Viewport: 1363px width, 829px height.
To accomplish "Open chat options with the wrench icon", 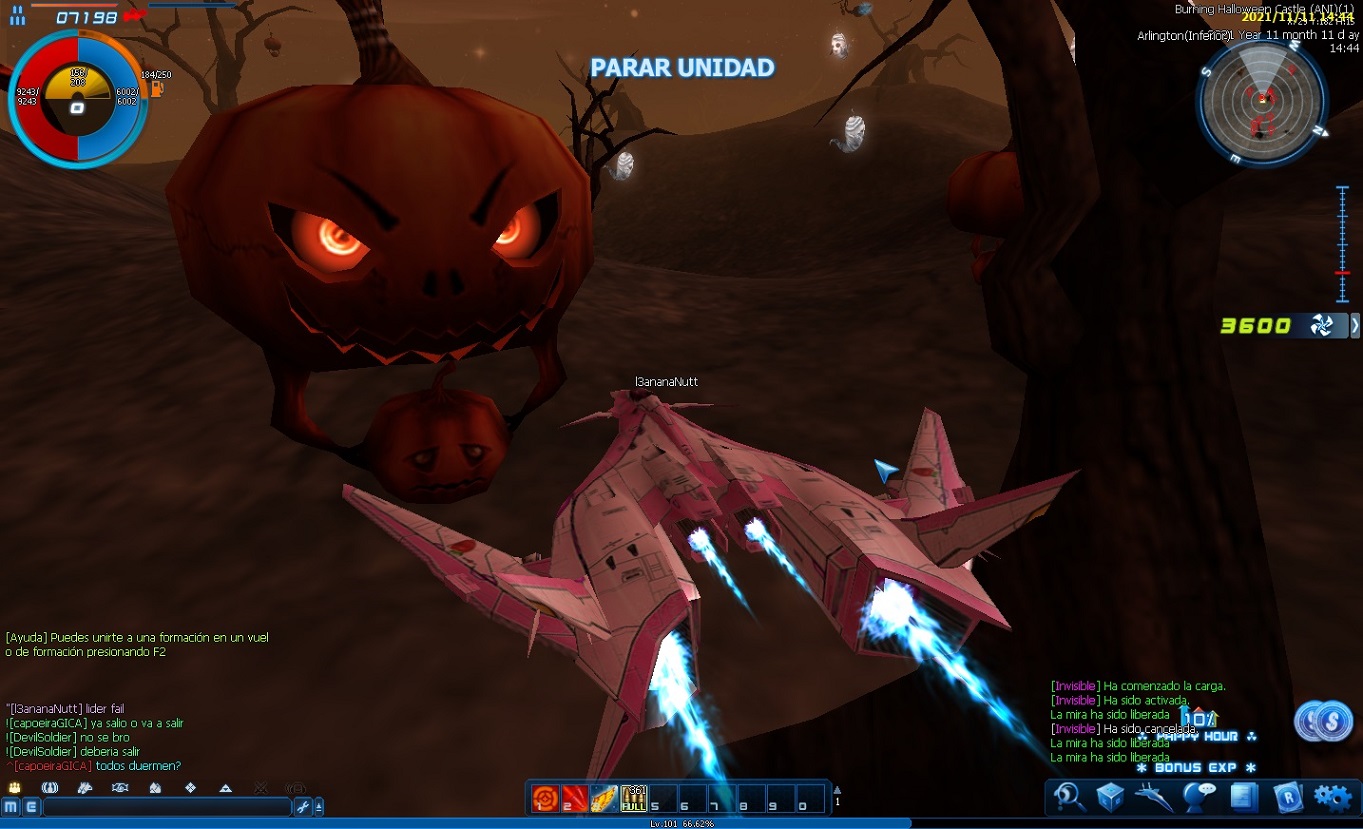I will (302, 807).
